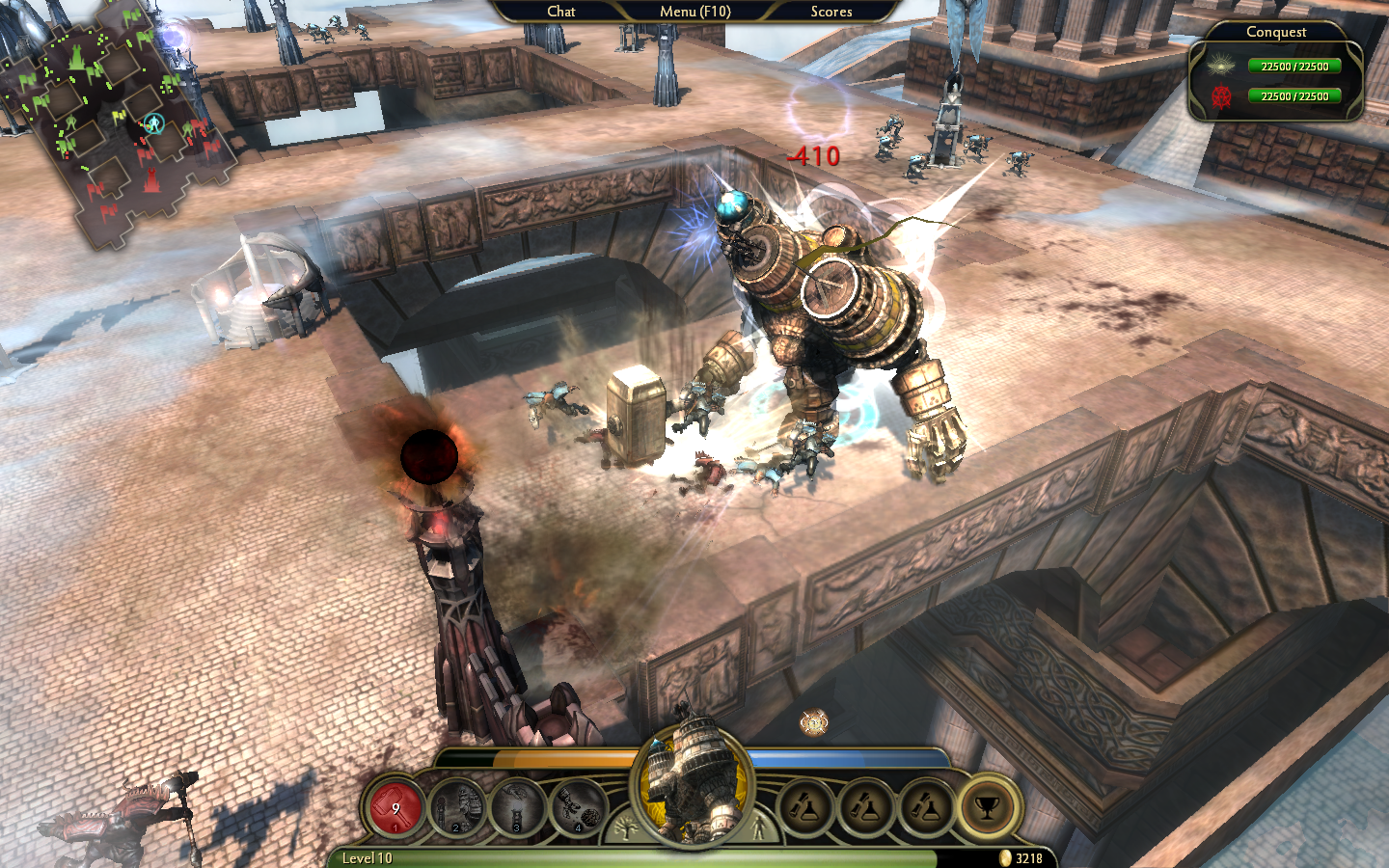The width and height of the screenshot is (1389, 868).
Task: Select the red enemy citadel on minimap
Action: [x=151, y=178]
